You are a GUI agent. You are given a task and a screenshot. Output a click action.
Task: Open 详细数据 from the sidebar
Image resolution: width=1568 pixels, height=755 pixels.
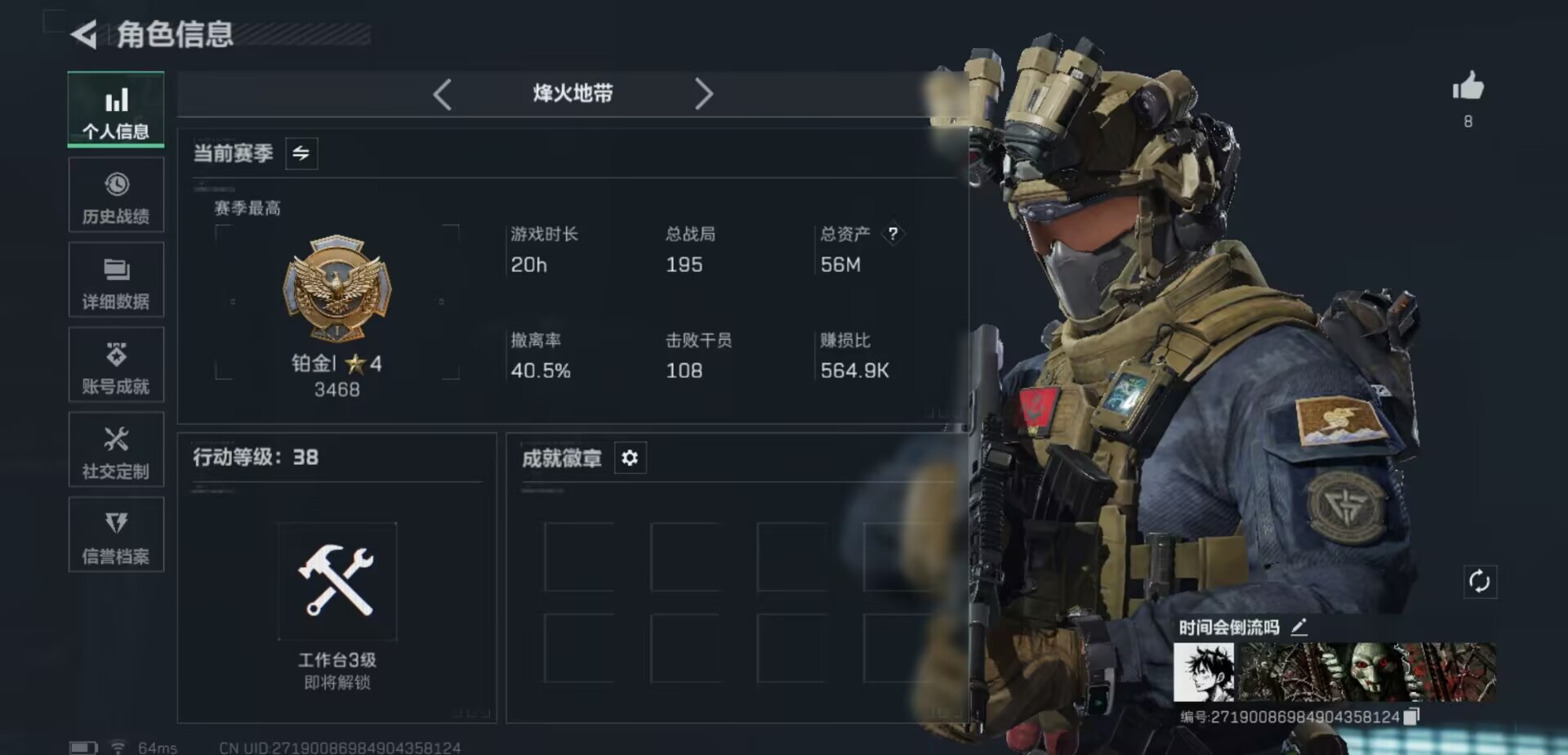(116, 279)
